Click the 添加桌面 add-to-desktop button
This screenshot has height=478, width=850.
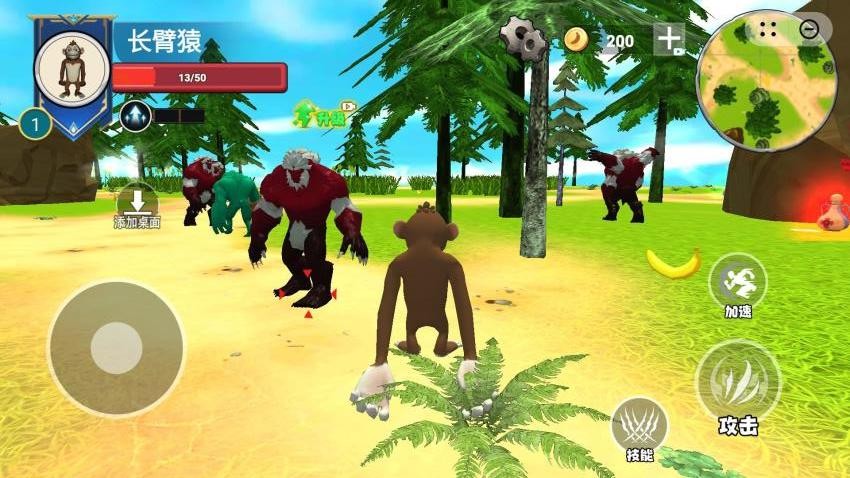[137, 204]
